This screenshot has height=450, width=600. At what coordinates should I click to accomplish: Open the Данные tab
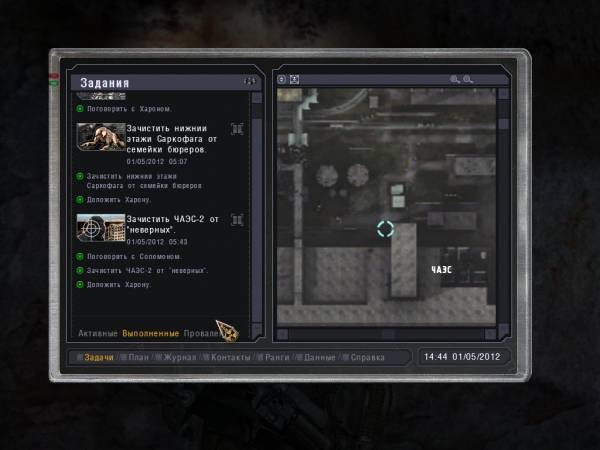[x=319, y=357]
